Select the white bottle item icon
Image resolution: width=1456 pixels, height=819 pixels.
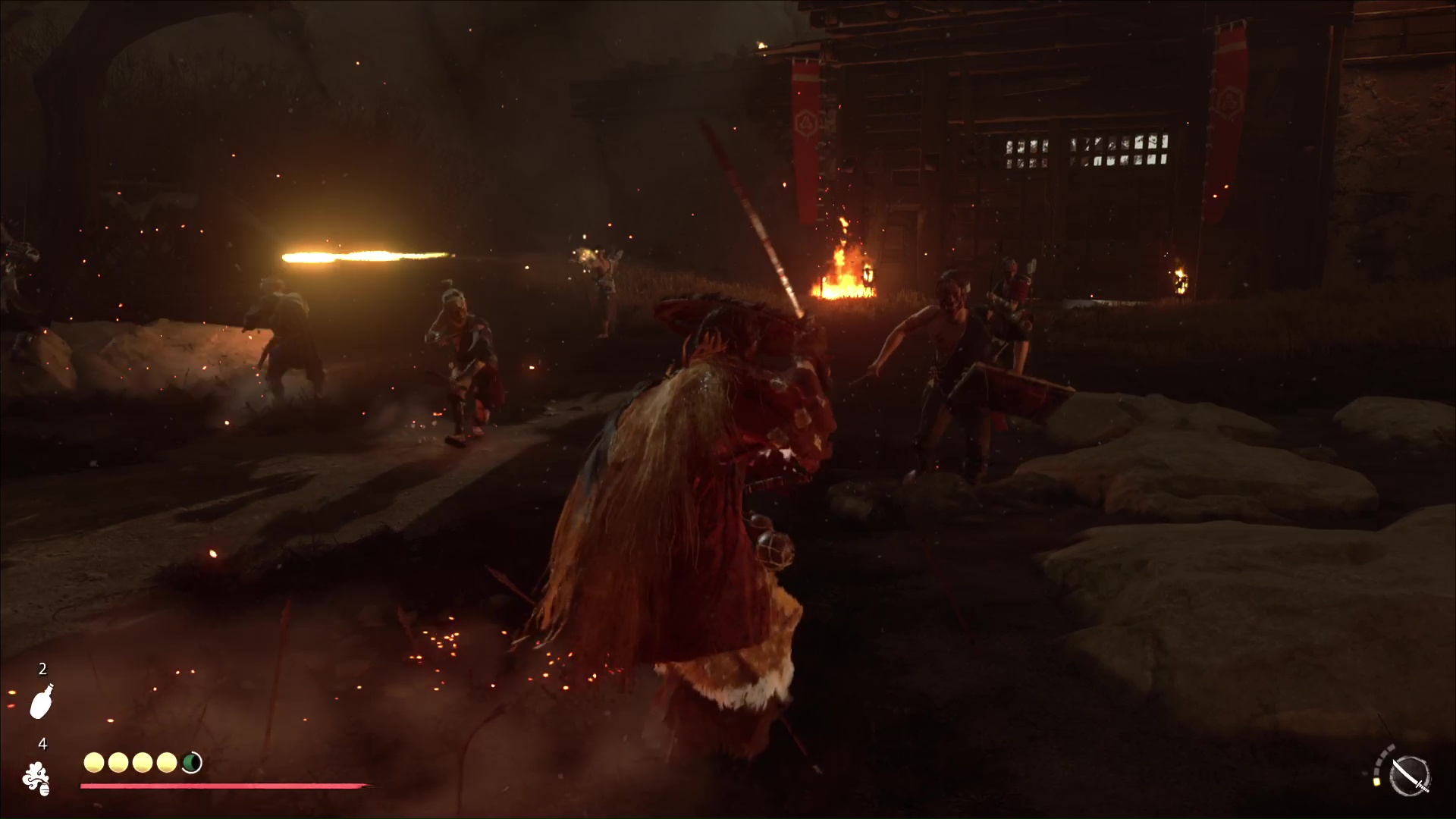click(42, 701)
